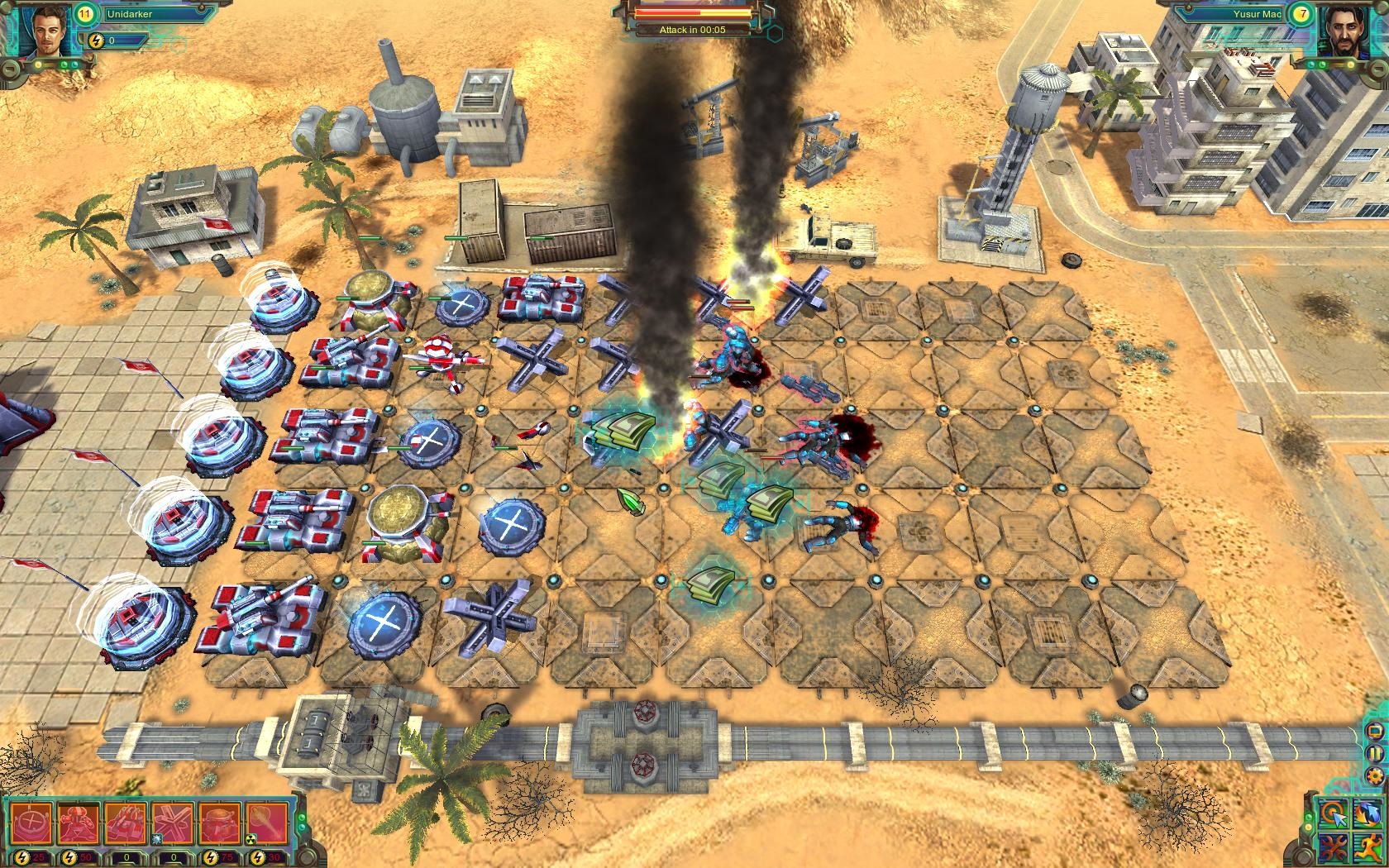
Task: Pause the game with the pause button
Action: click(x=1375, y=753)
